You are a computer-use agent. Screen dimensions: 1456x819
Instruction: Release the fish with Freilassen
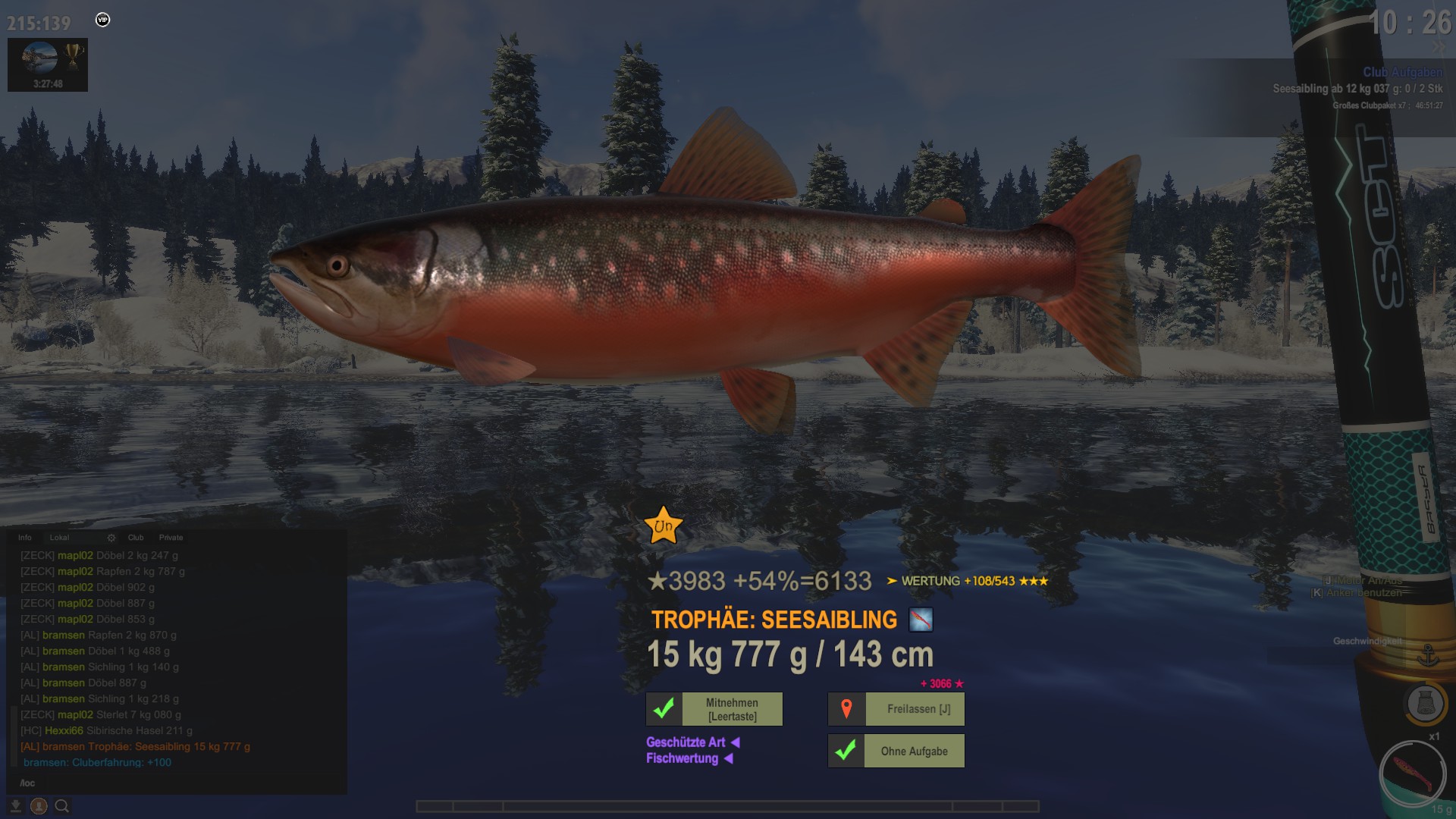coord(918,709)
